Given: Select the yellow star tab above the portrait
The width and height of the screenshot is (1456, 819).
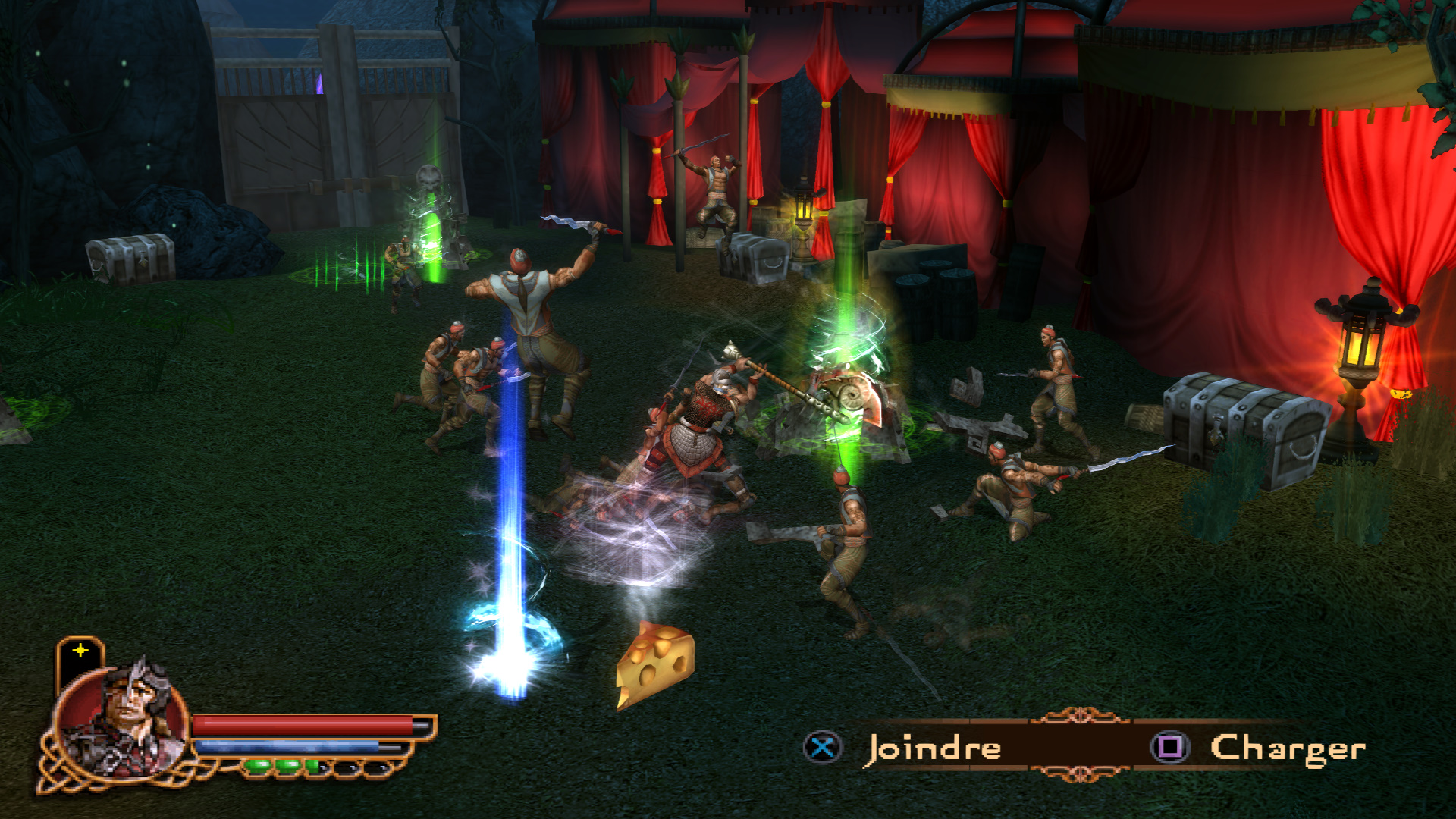Looking at the screenshot, I should (80, 651).
